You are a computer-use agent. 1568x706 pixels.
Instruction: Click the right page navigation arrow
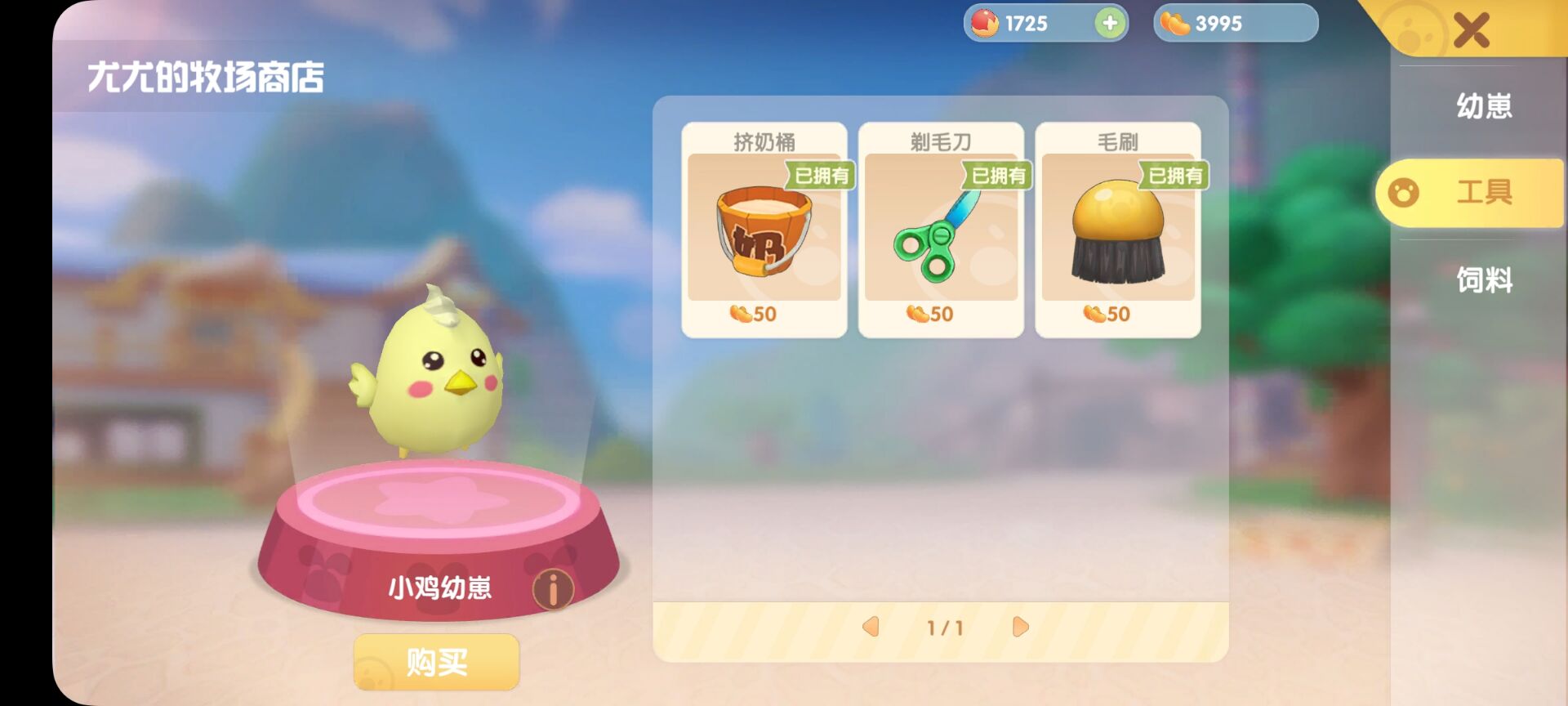pos(1019,627)
